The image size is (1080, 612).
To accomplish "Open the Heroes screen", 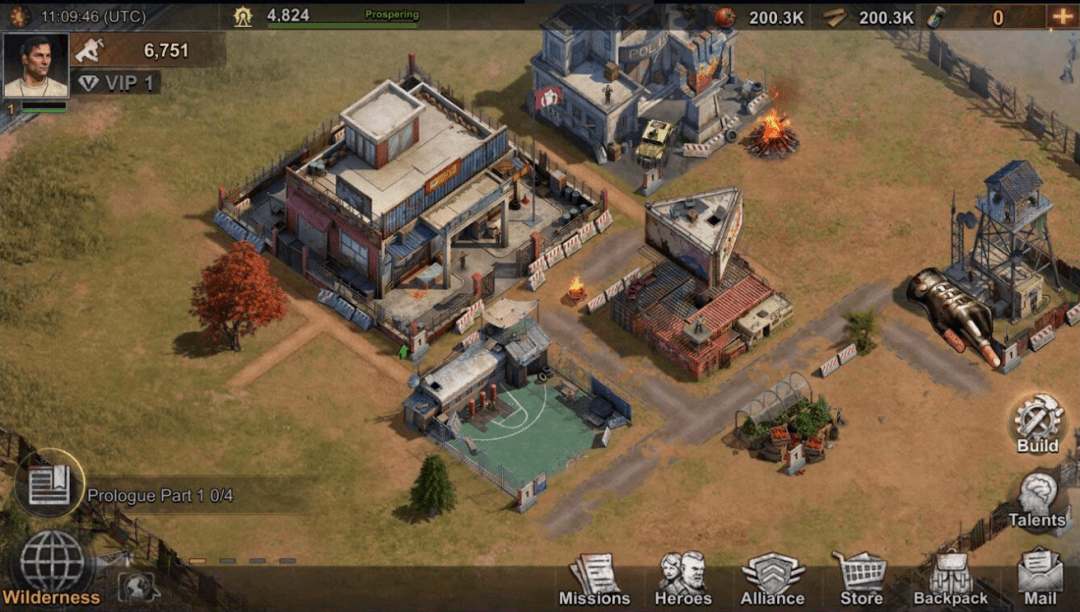I will [683, 580].
